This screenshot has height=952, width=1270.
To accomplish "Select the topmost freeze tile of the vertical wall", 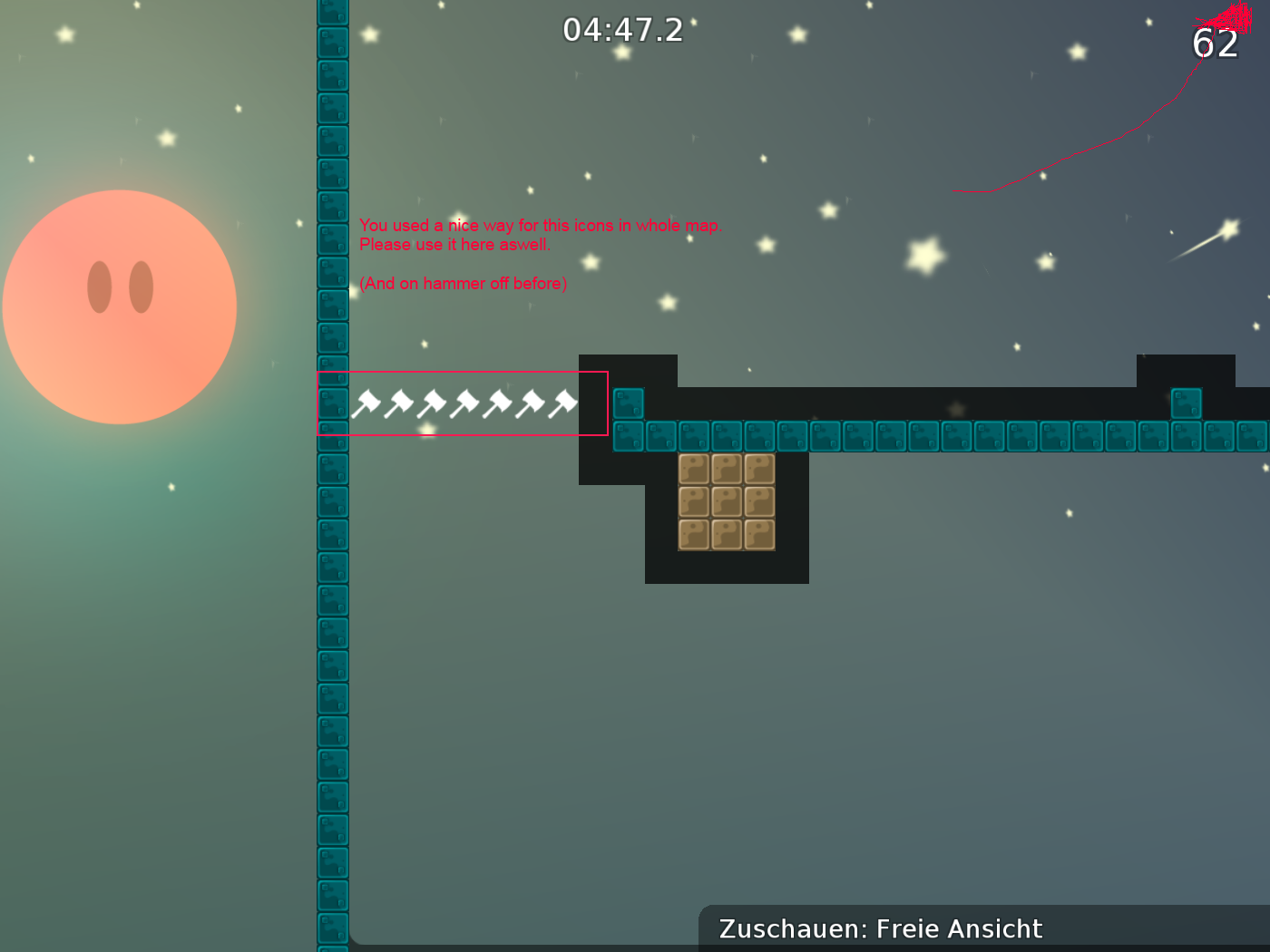I will [333, 9].
